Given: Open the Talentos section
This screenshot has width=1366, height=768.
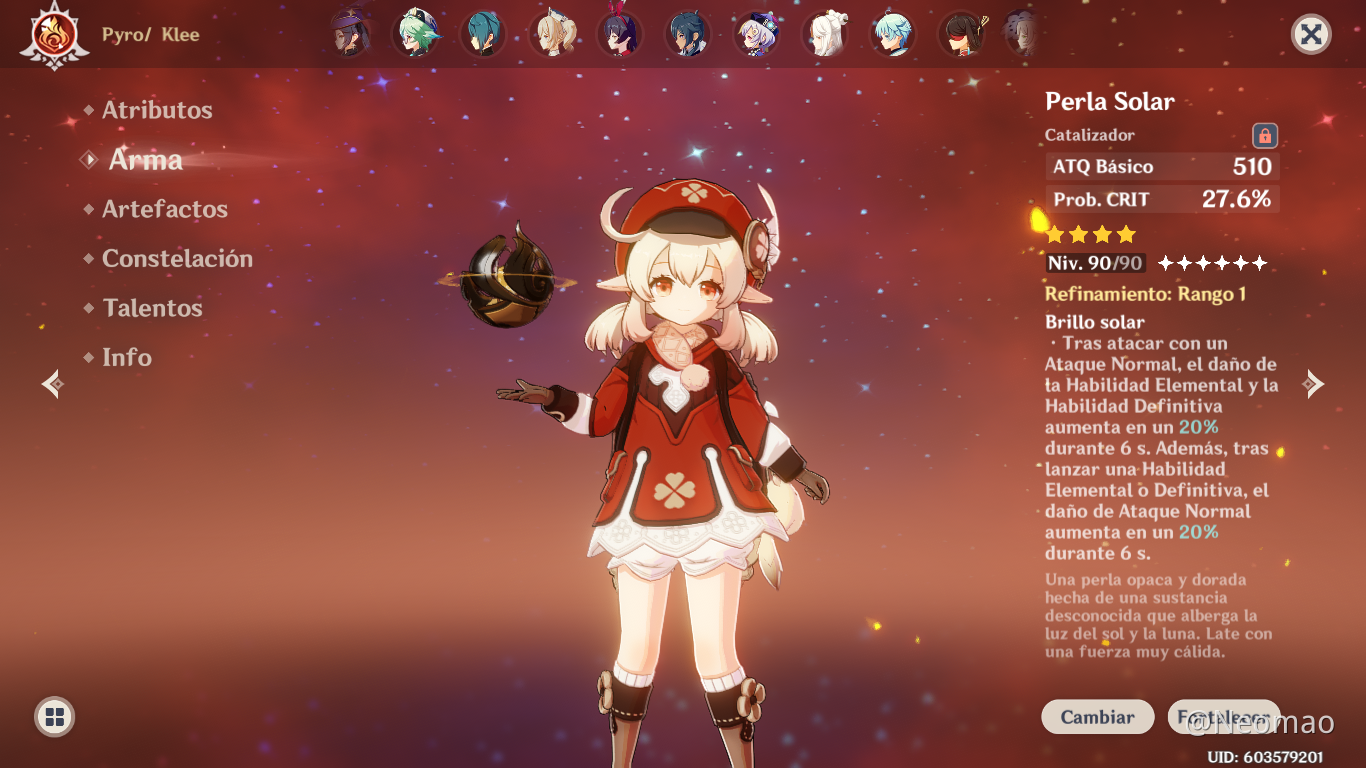Looking at the screenshot, I should pyautogui.click(x=152, y=308).
